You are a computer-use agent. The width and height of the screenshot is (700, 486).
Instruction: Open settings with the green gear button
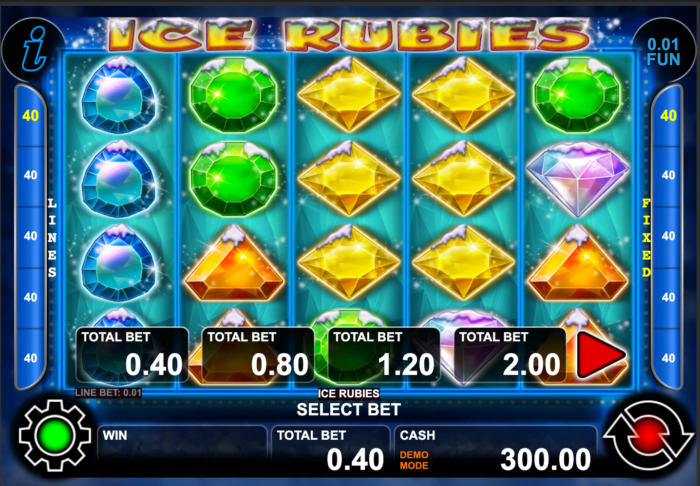(54, 438)
